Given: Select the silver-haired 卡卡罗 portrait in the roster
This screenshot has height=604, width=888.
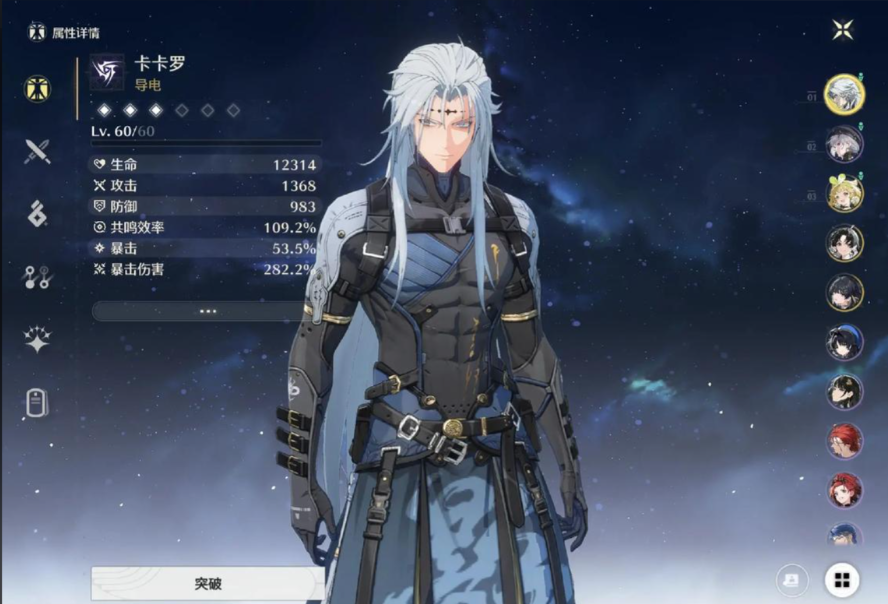Looking at the screenshot, I should [x=845, y=95].
